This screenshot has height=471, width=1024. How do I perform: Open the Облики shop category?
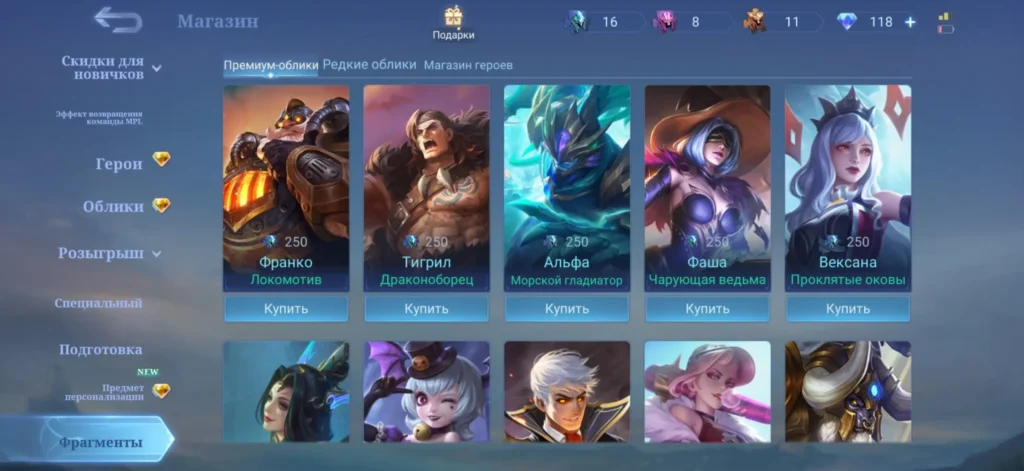point(115,206)
